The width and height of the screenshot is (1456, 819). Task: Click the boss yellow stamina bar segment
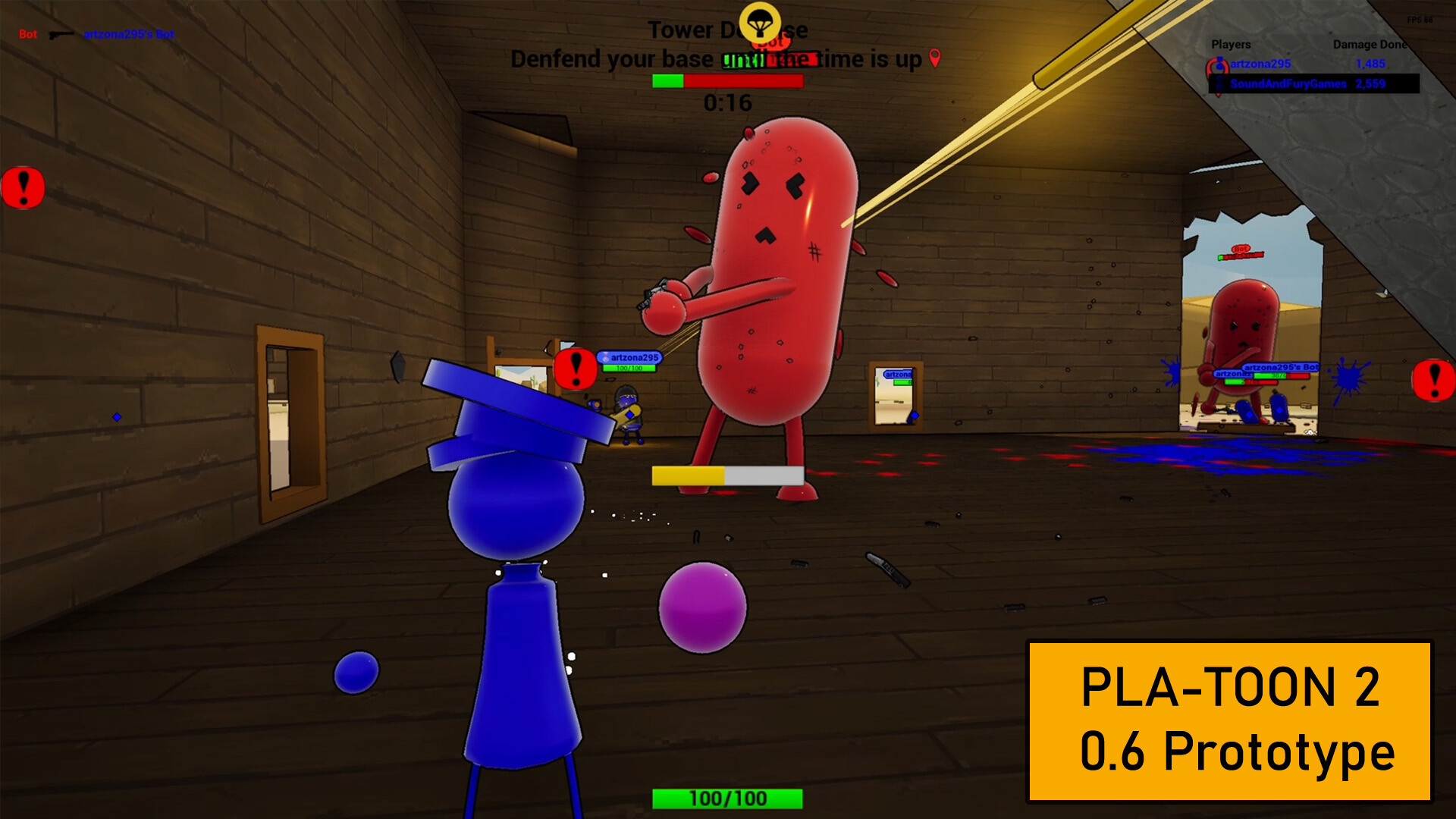coord(686,474)
